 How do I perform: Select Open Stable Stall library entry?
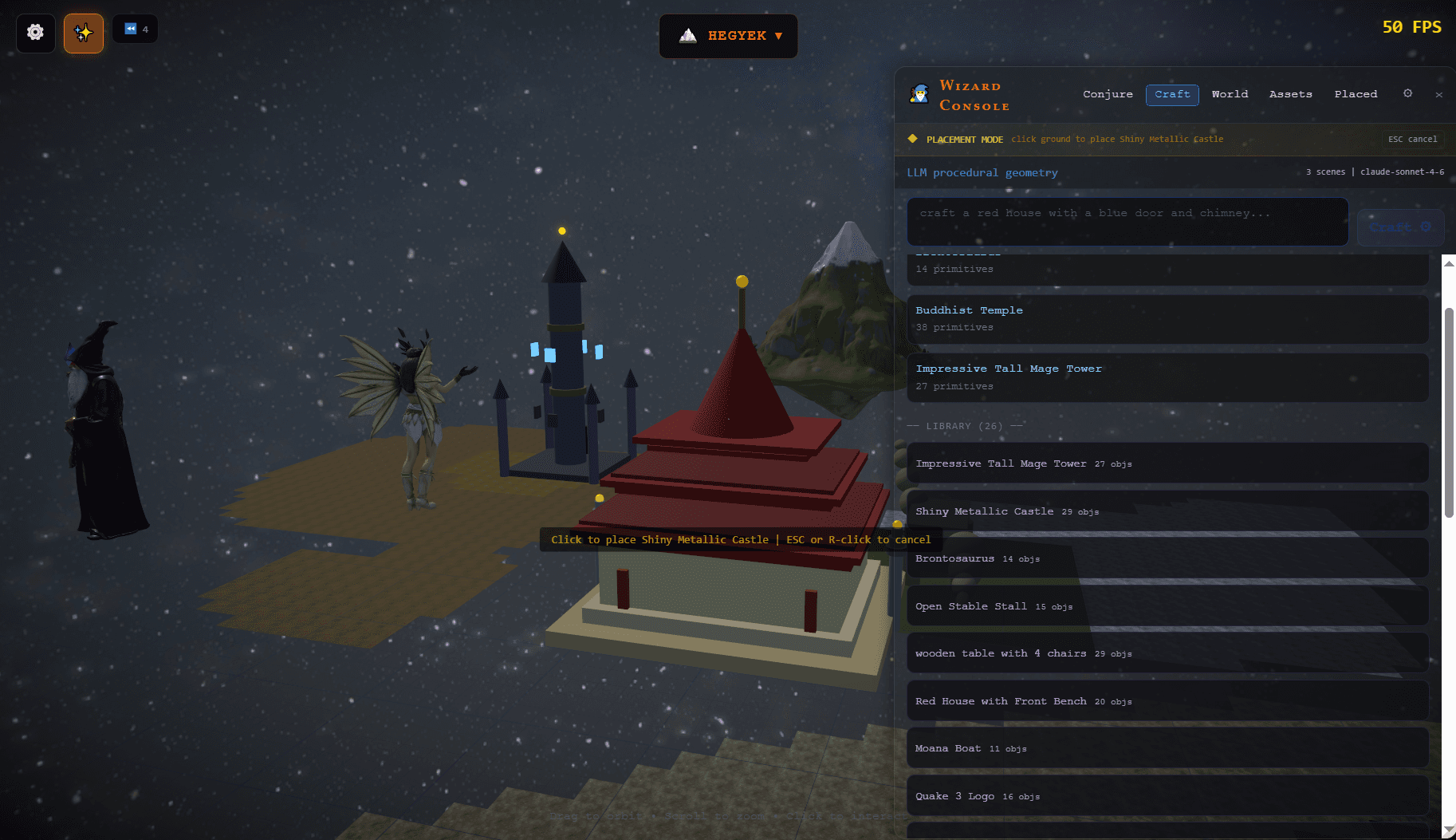(x=1167, y=606)
